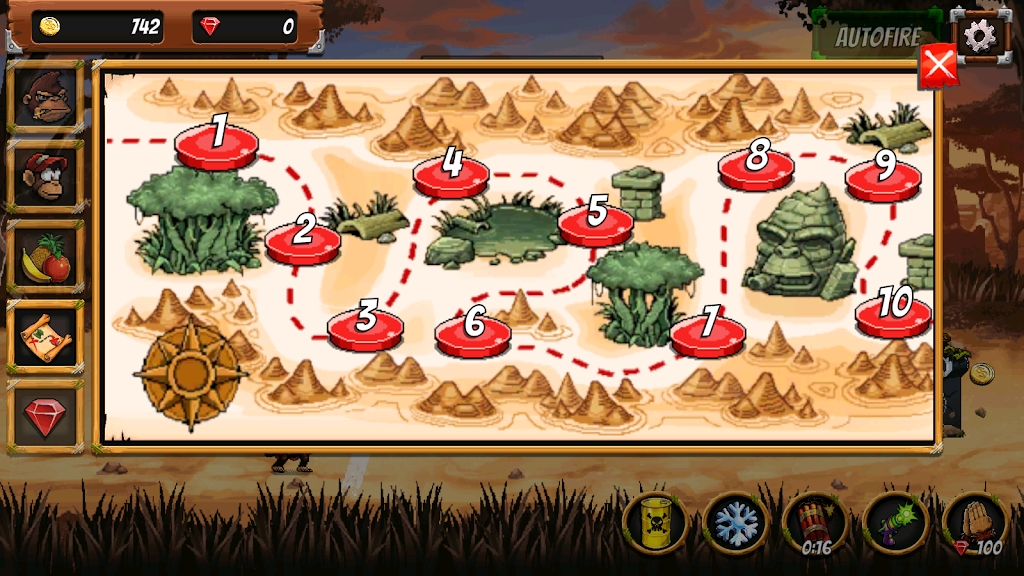Close the level map window
This screenshot has width=1024, height=576.
click(x=938, y=66)
